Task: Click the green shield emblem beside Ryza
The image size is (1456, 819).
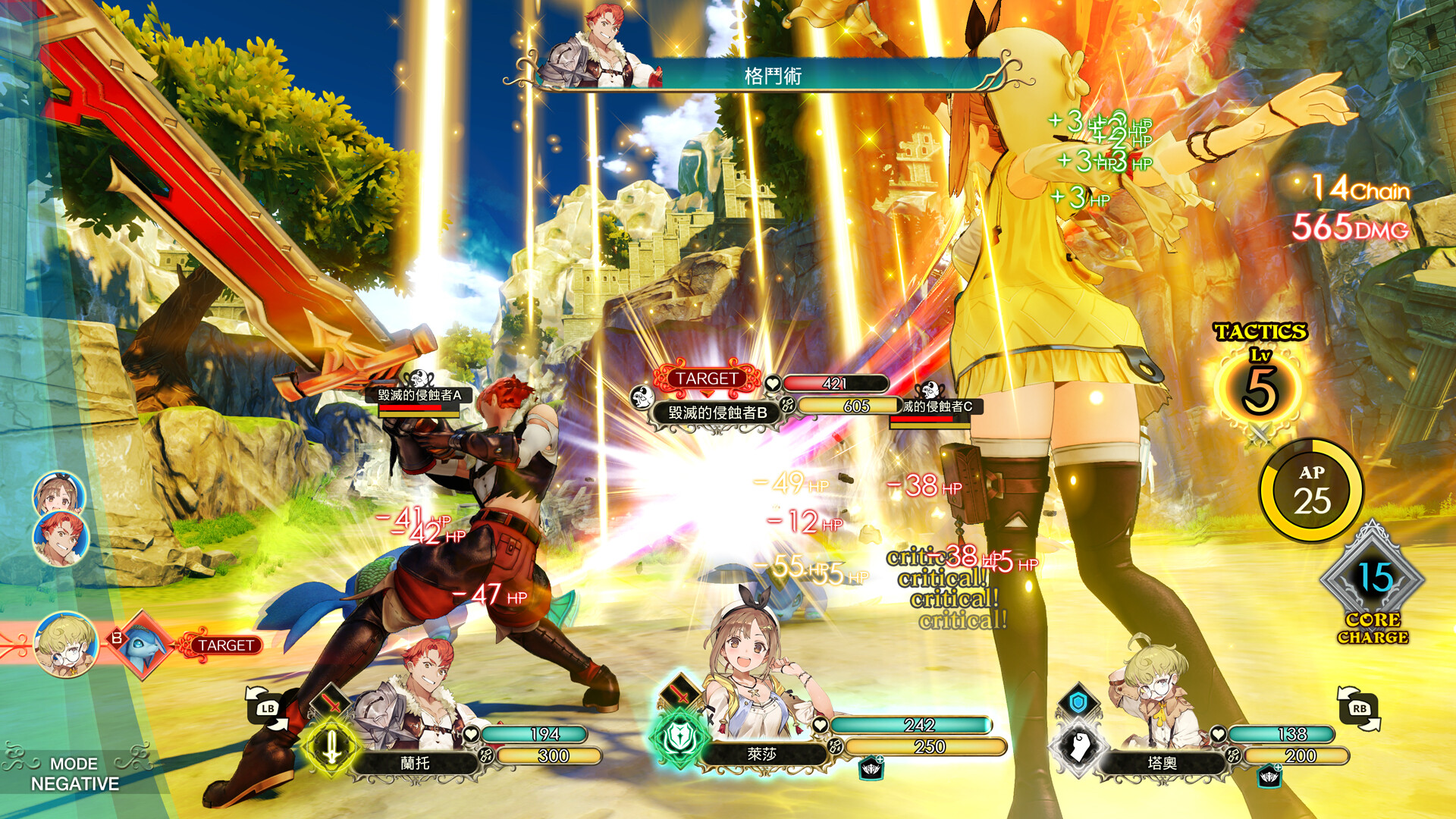Action: (x=677, y=737)
